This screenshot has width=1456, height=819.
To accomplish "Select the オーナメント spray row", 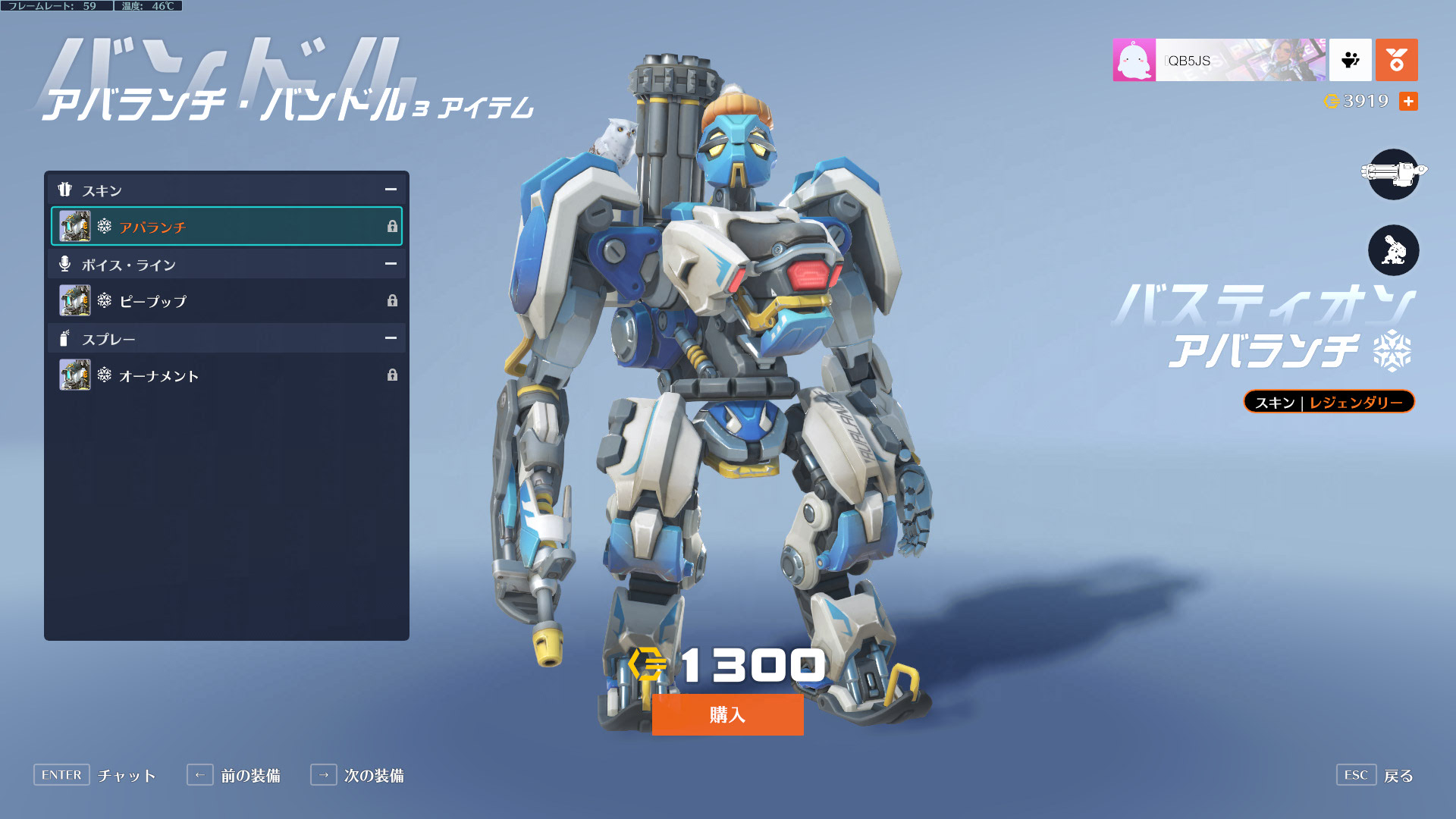I will coord(226,375).
